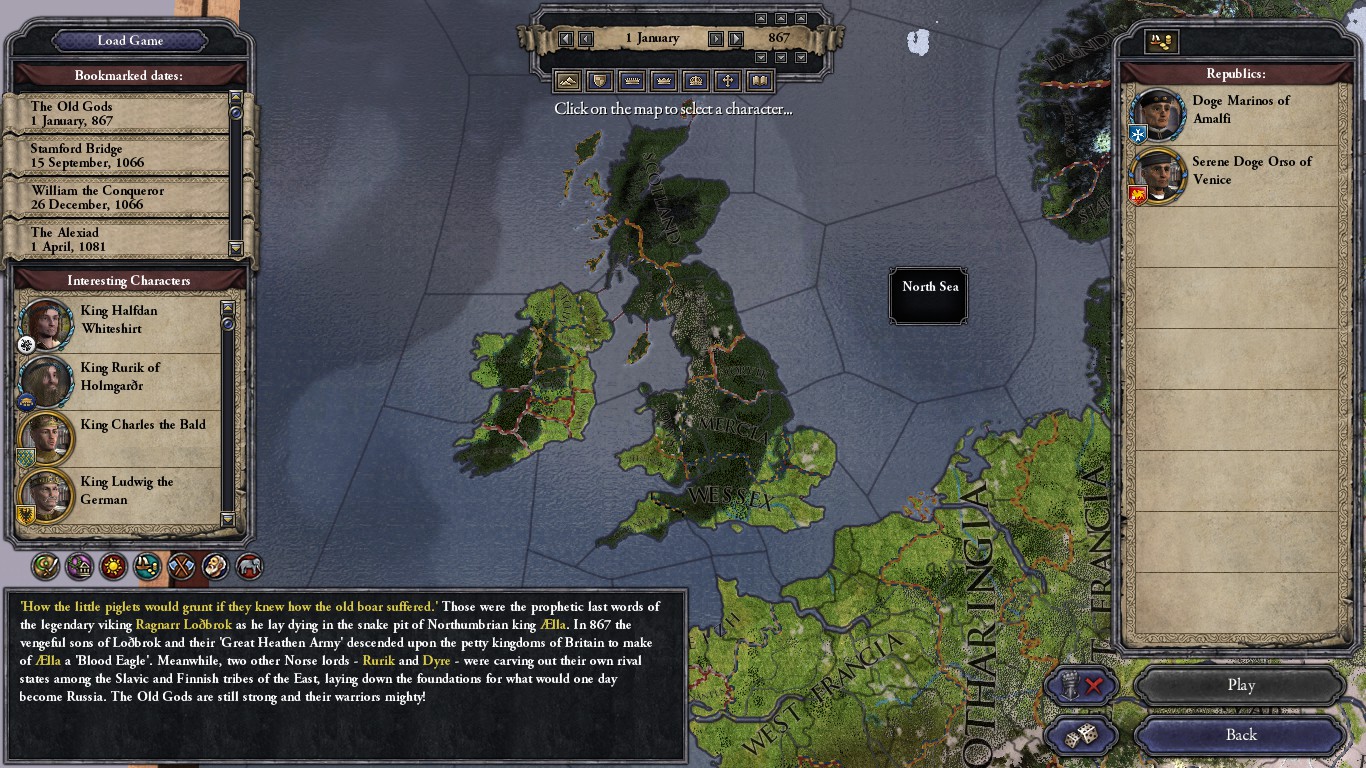Select Doge Marinos of Amalfi
Screen dimensions: 1366x768
(1238, 111)
